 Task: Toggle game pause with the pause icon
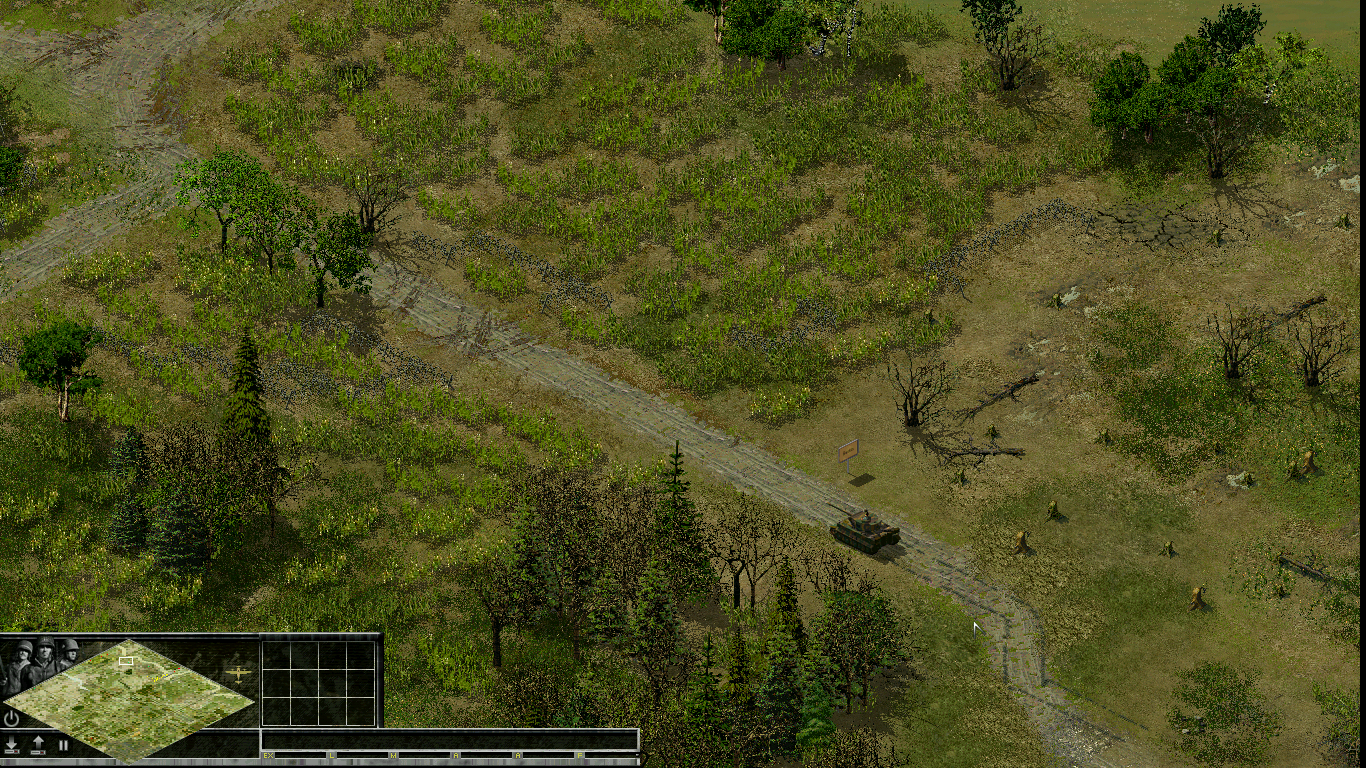coord(63,744)
